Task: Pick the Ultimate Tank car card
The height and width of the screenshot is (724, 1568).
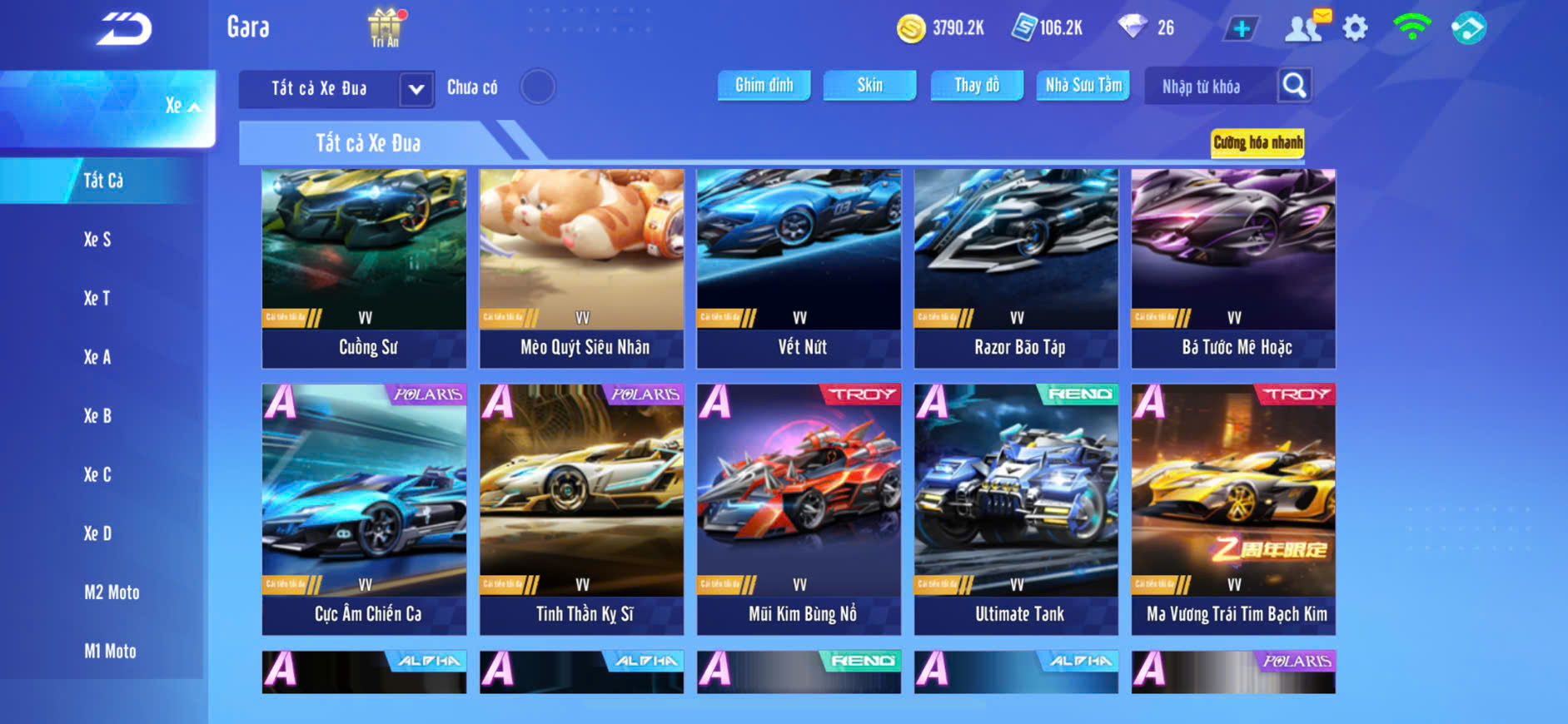Action: click(1016, 508)
